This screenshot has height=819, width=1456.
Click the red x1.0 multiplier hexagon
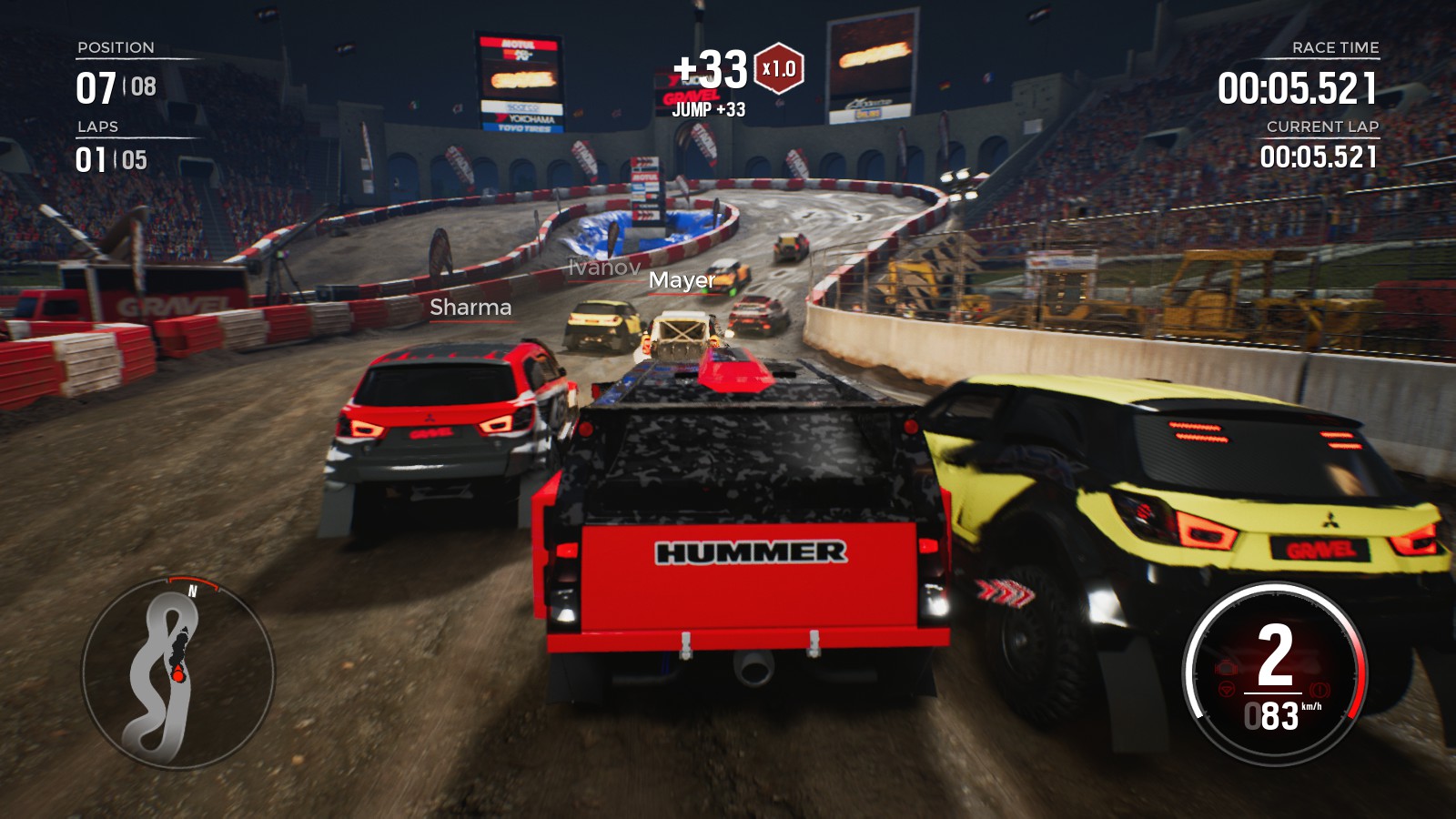pyautogui.click(x=779, y=69)
